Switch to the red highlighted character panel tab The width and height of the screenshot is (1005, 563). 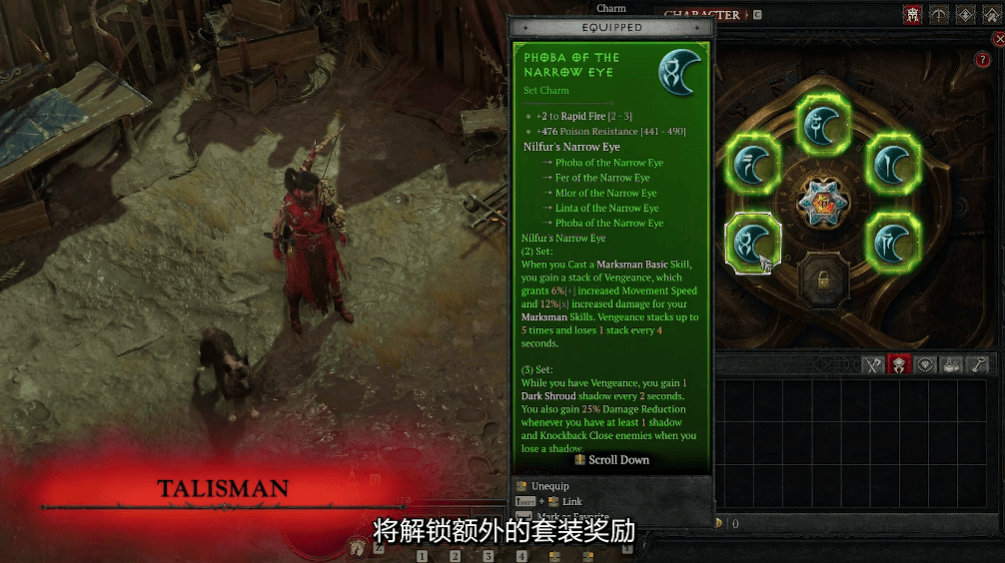click(x=912, y=14)
